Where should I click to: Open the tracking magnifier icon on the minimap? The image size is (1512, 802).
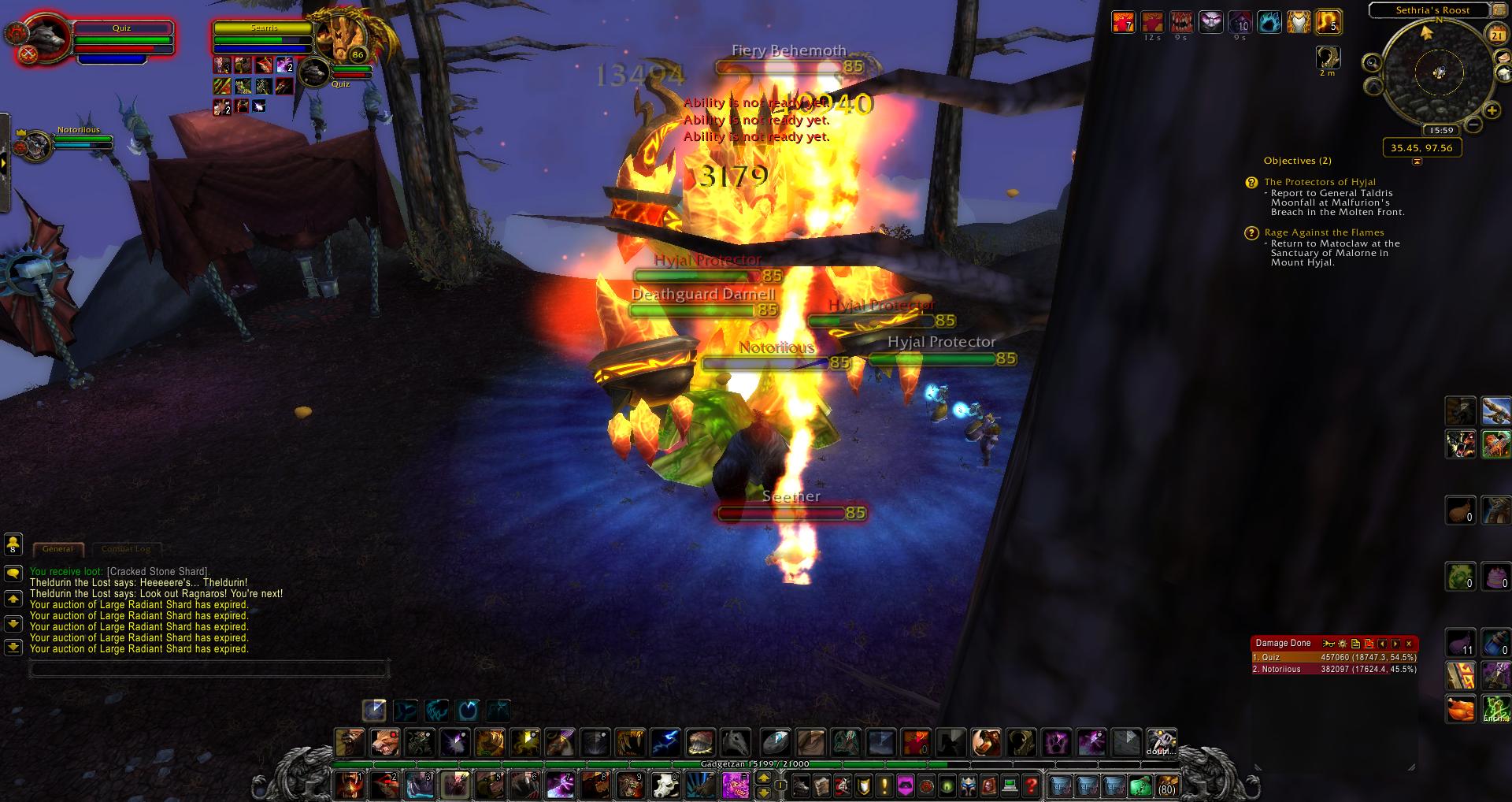(1372, 62)
